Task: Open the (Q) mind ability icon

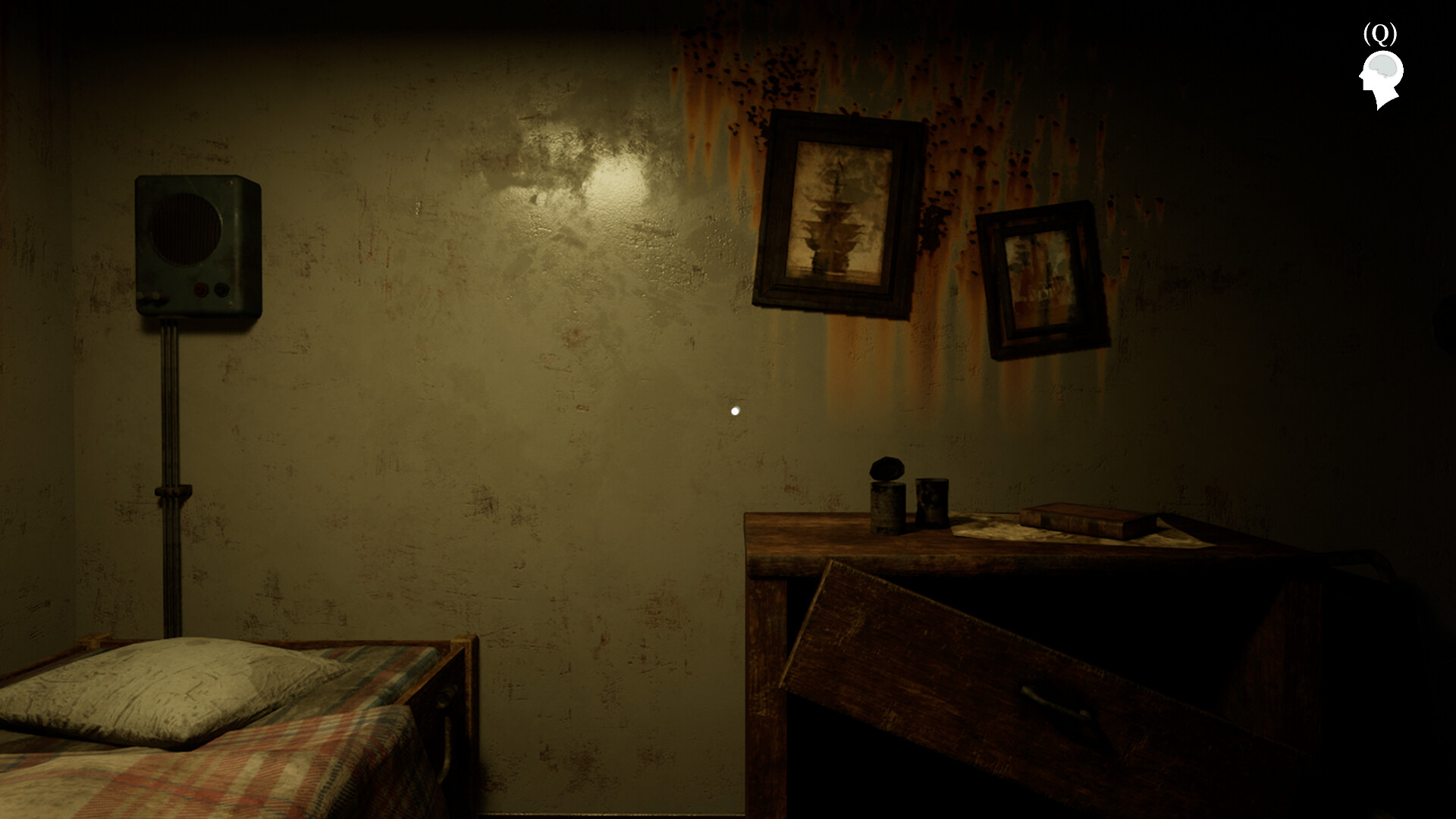Action: click(1382, 33)
